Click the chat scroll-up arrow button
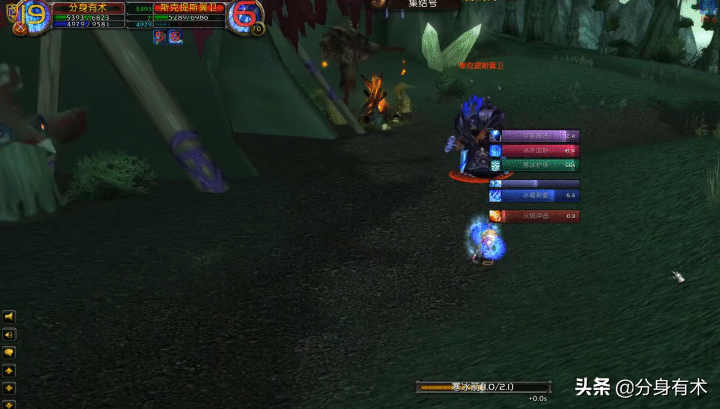This screenshot has width=720, height=409. pyautogui.click(x=9, y=371)
